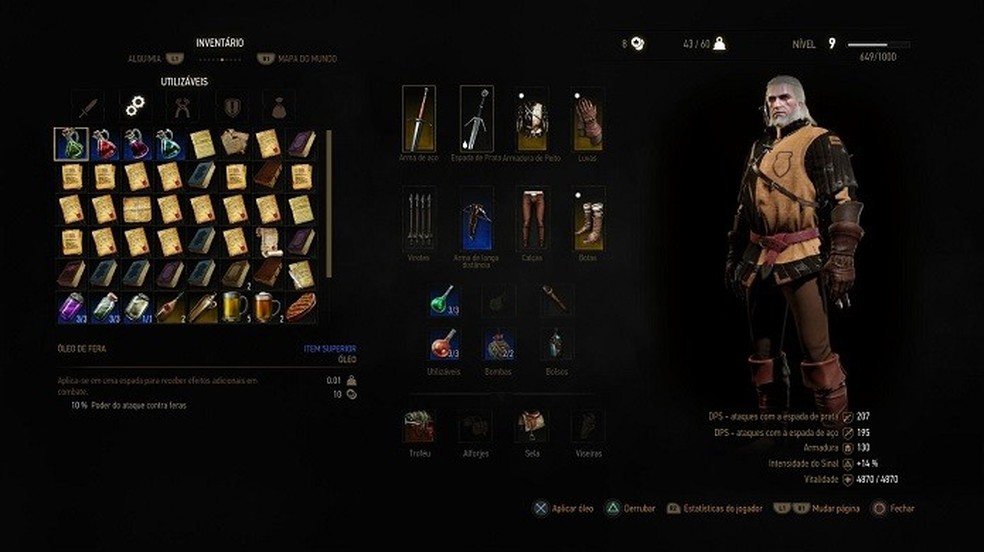Image resolution: width=984 pixels, height=552 pixels.
Task: Select the equipped silver sword slot
Action: pos(476,118)
